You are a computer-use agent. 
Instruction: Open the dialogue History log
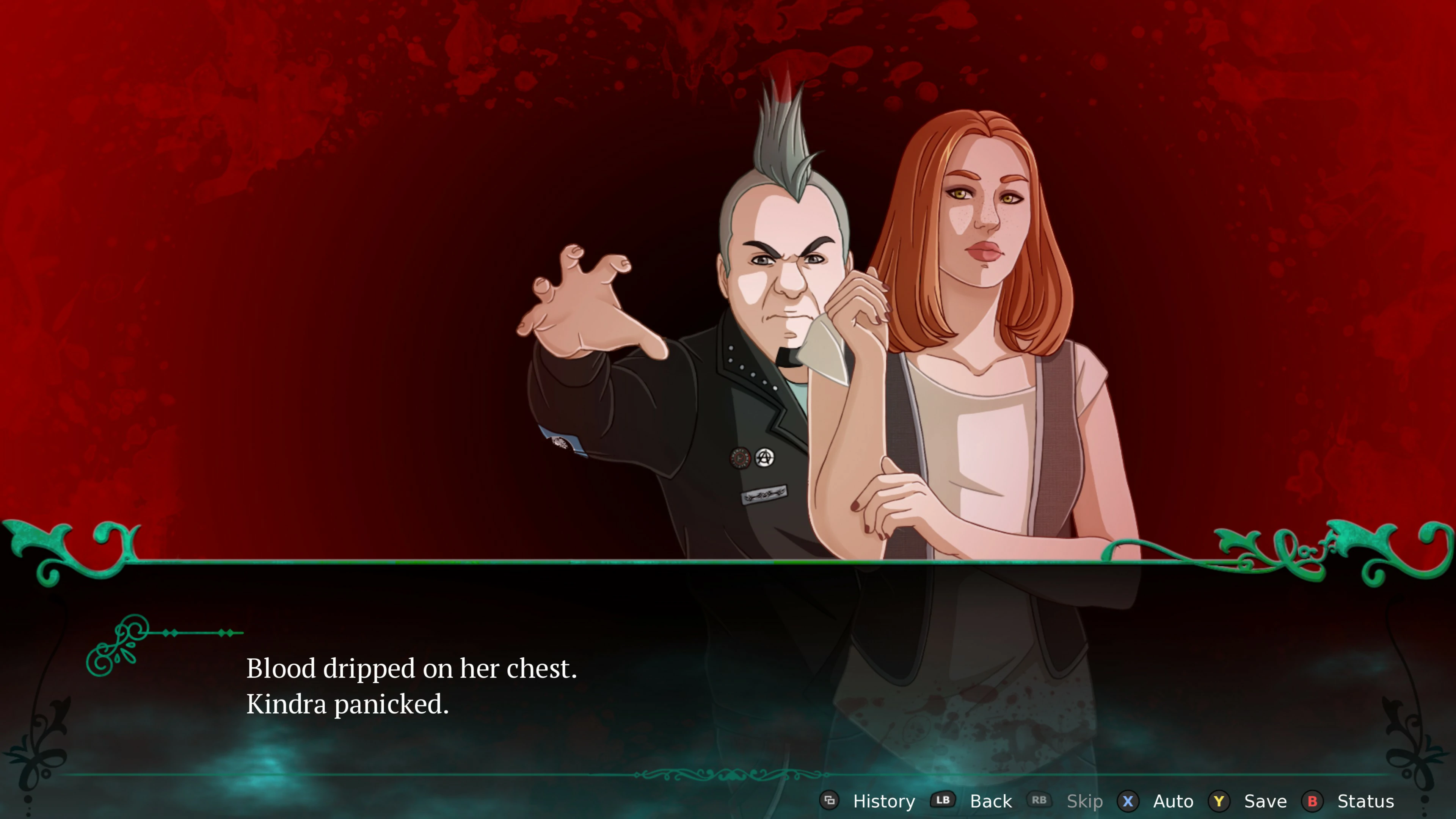(x=883, y=801)
